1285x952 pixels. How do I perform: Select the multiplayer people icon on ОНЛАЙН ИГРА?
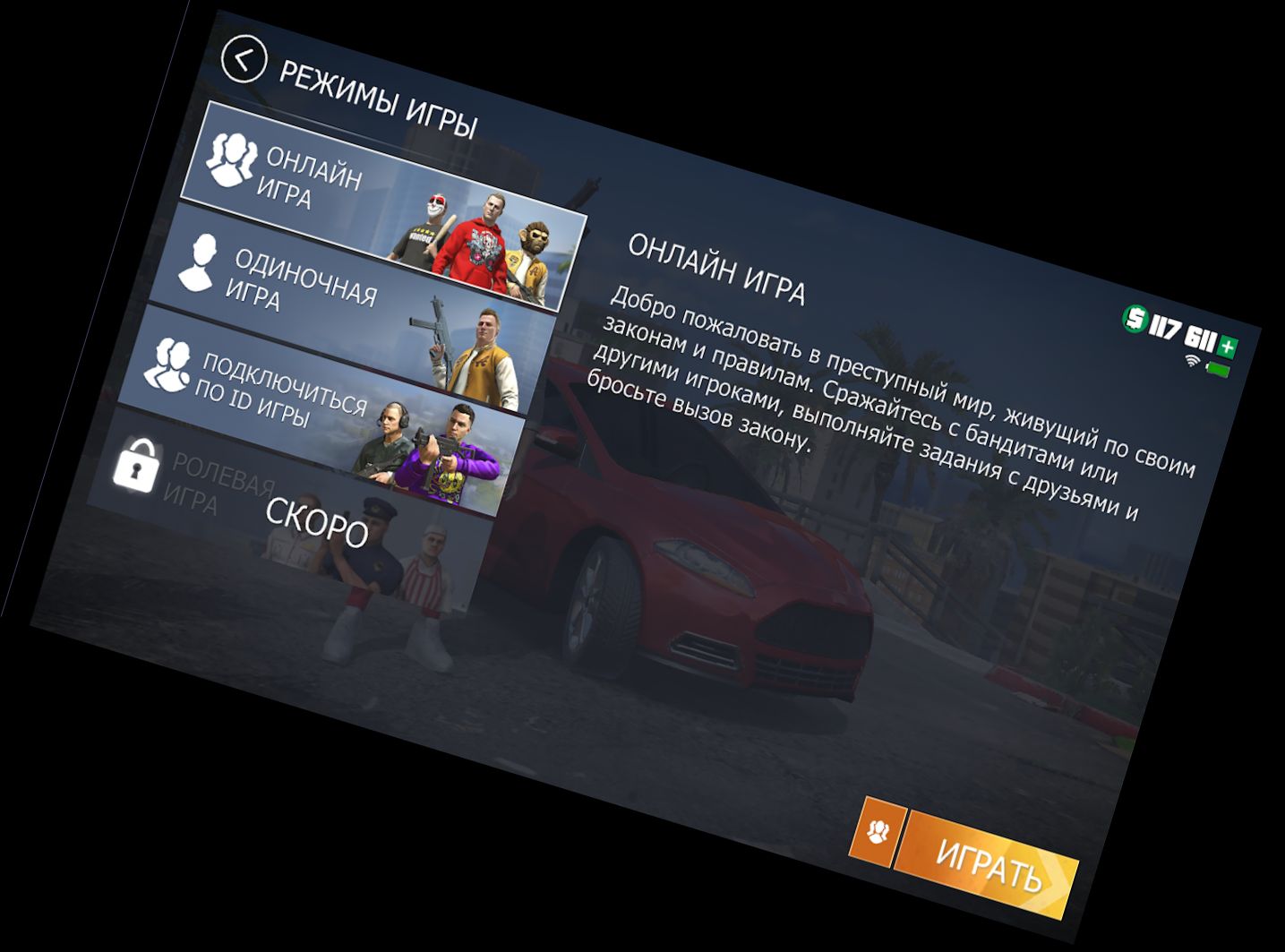233,161
